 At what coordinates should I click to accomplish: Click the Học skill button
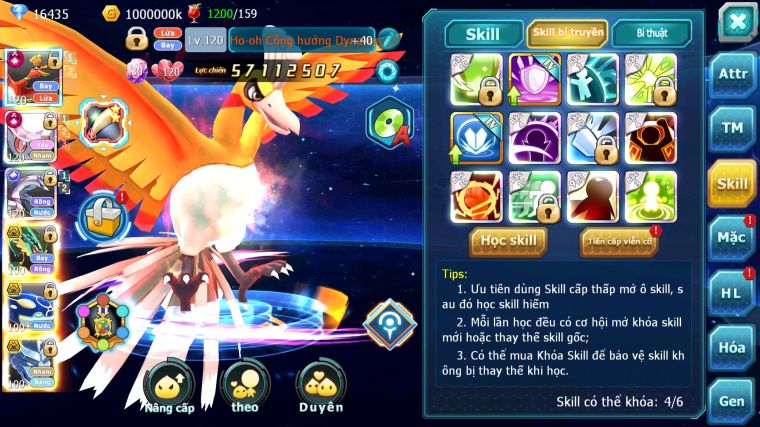[509, 241]
